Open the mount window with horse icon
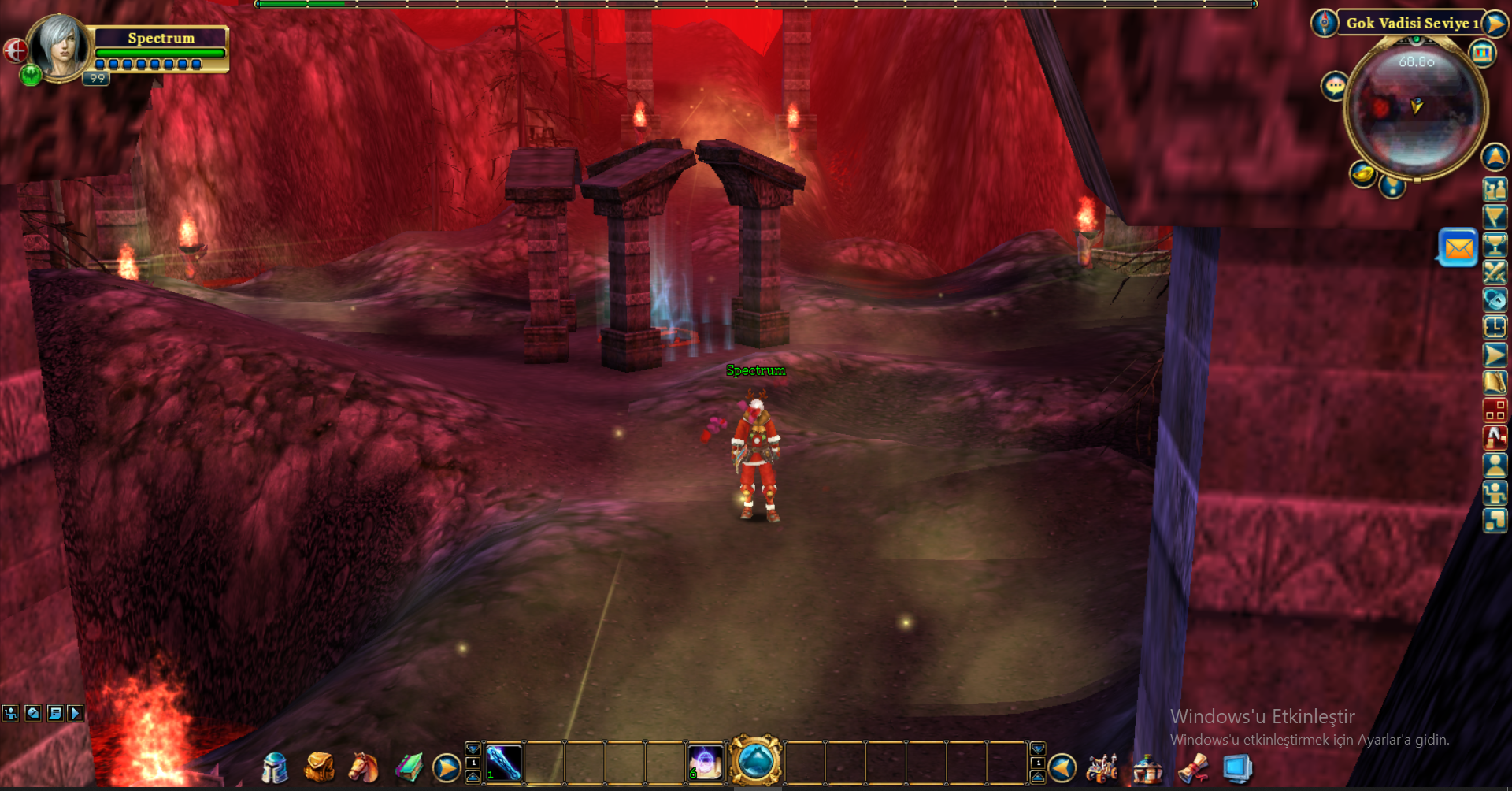 362,767
